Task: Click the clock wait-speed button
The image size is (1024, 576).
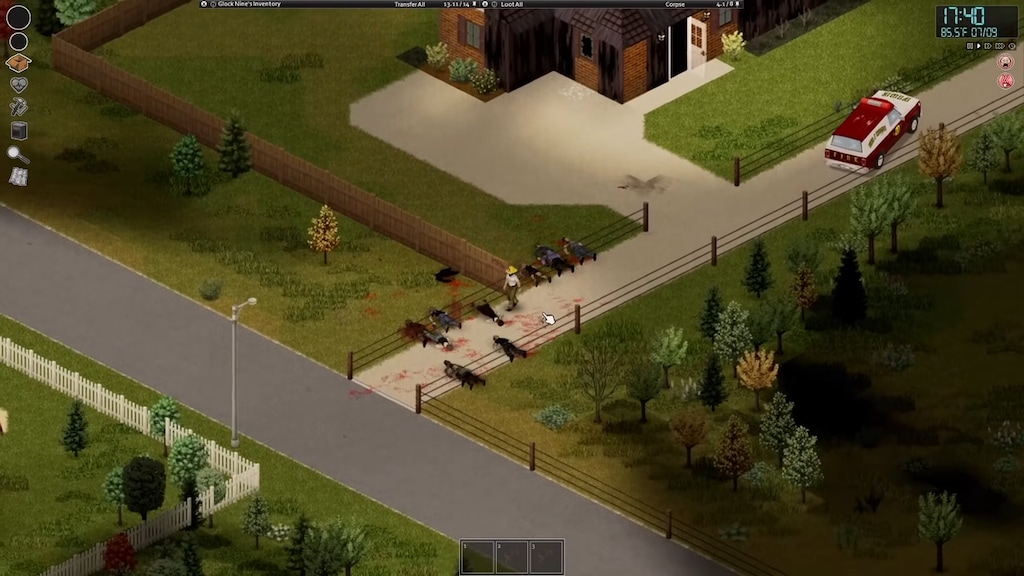Action: pos(1013,46)
